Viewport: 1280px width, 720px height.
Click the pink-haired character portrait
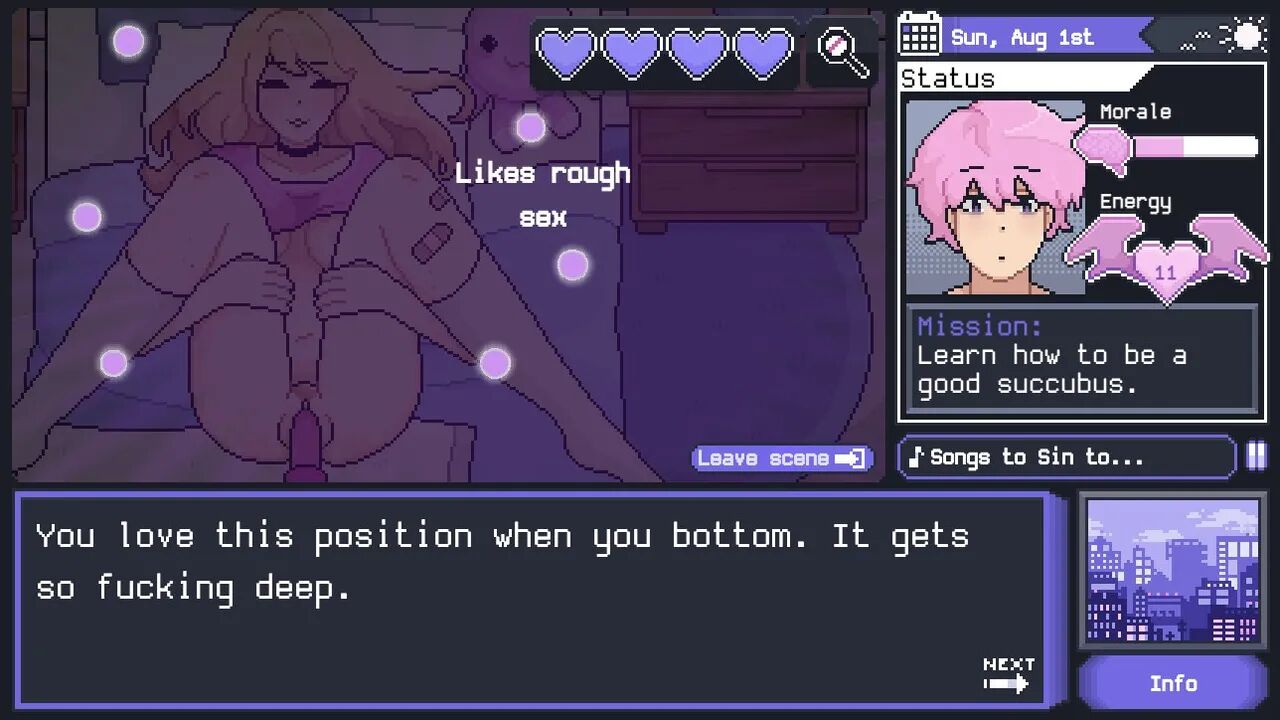click(995, 197)
